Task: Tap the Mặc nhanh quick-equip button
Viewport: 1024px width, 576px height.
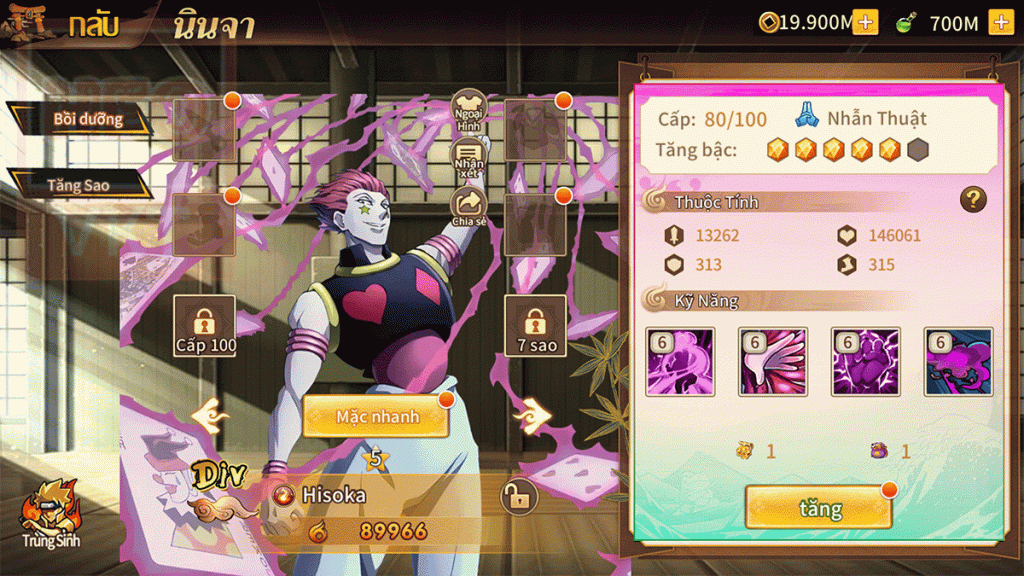Action: click(376, 416)
